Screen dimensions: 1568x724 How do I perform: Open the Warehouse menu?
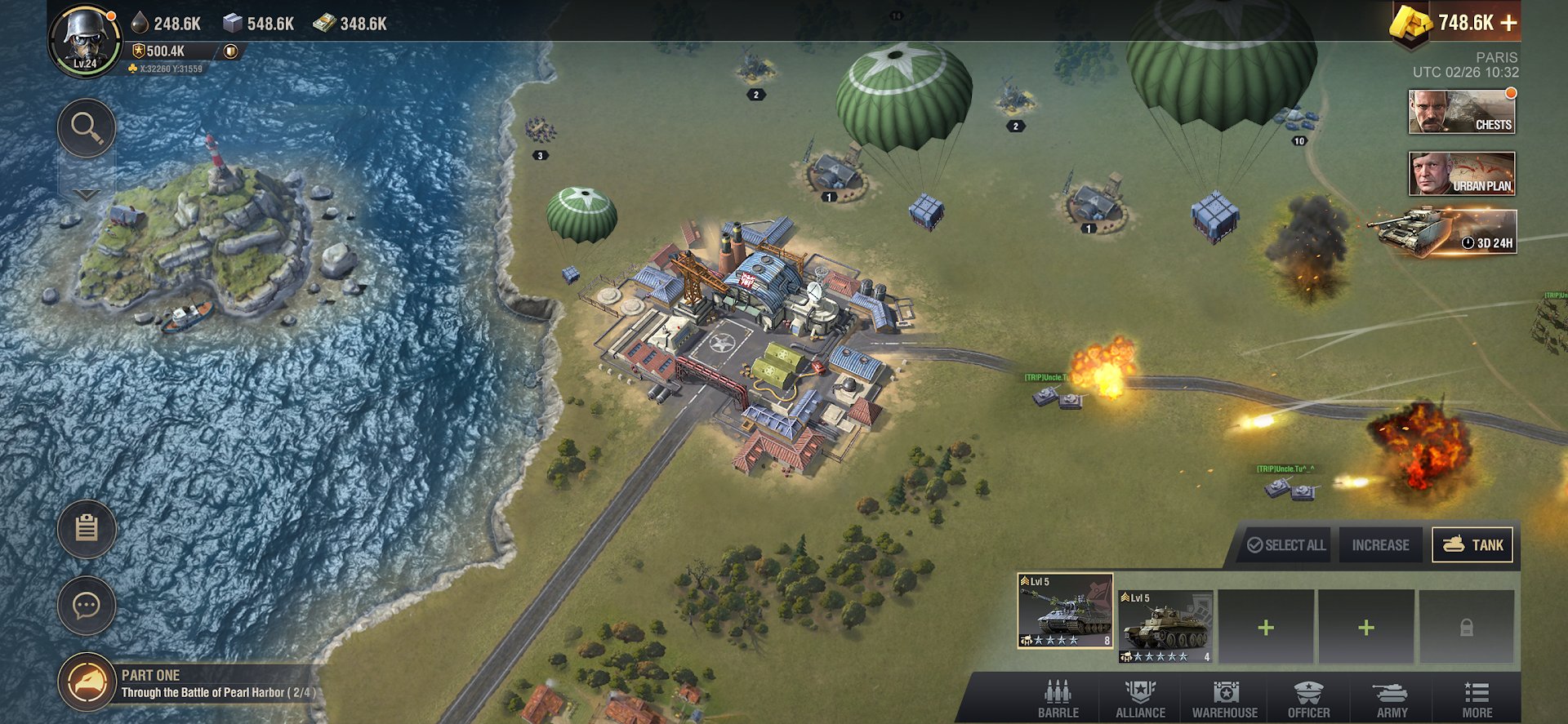tap(1225, 700)
